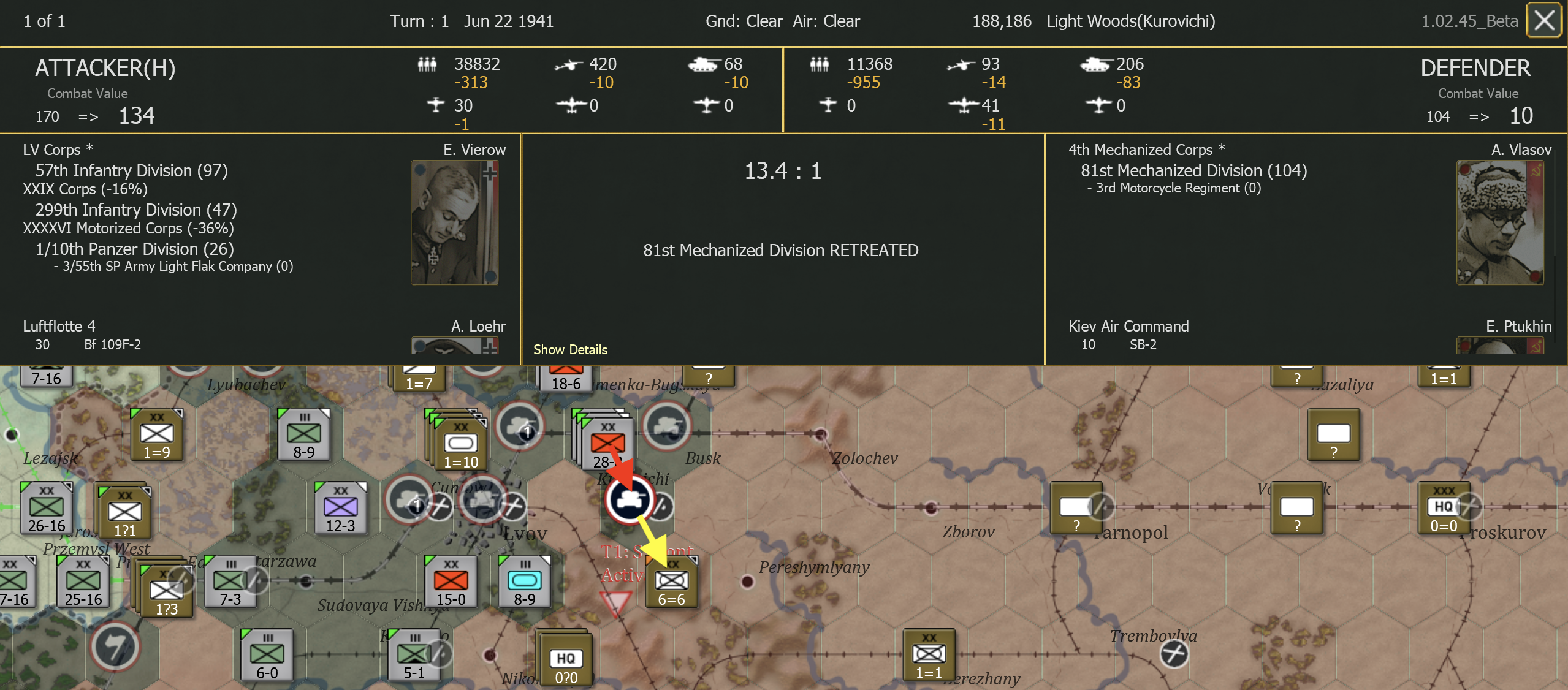The image size is (1568, 690).
Task: Click the HQ 0?0 counter near Nikolayev
Action: click(x=565, y=660)
